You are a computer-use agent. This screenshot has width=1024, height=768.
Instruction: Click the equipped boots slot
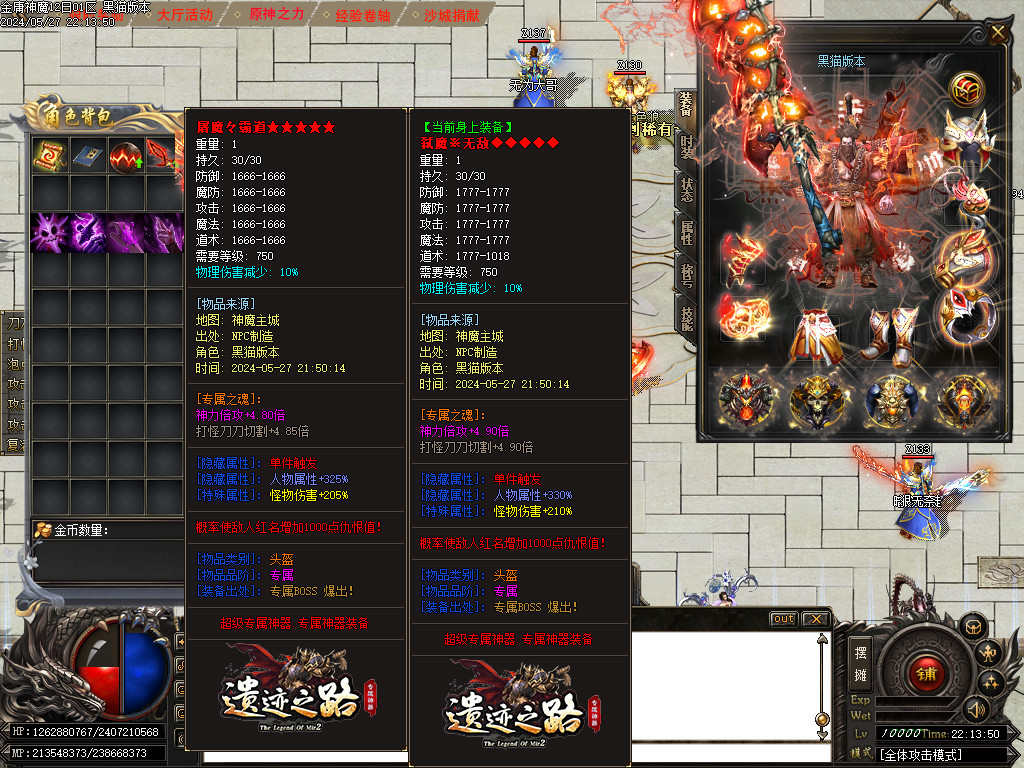point(888,336)
